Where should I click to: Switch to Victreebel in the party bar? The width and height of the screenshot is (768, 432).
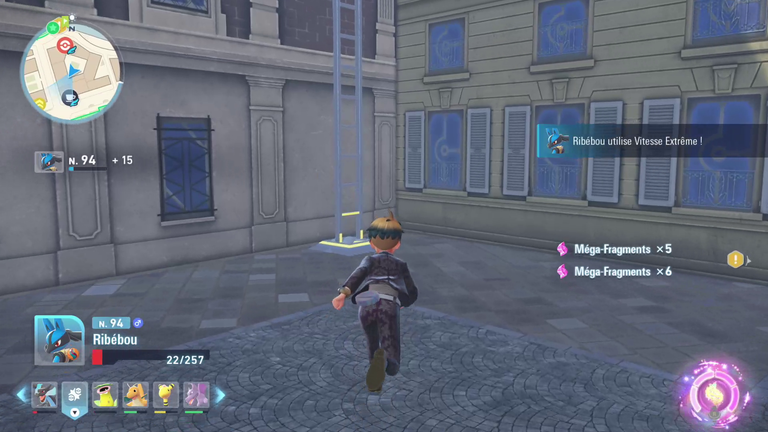pos(105,395)
